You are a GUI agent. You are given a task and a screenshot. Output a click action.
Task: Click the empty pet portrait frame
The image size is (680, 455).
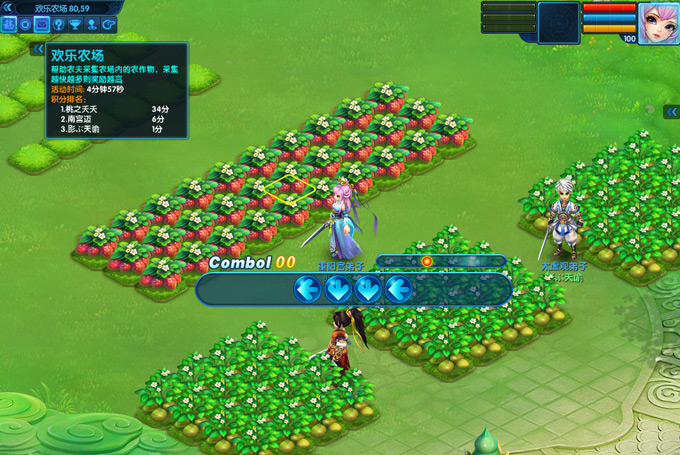click(558, 22)
